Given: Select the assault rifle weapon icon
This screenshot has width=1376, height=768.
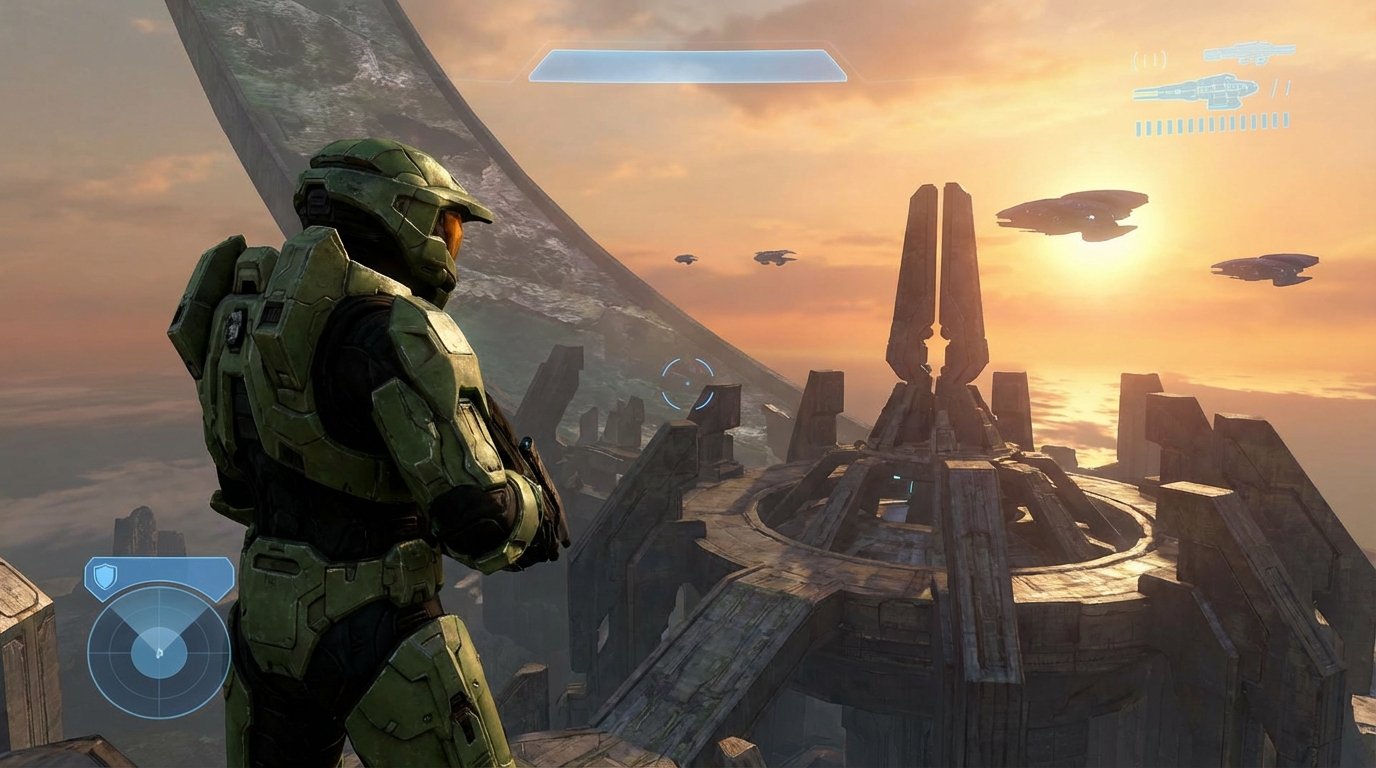Looking at the screenshot, I should point(1195,90).
